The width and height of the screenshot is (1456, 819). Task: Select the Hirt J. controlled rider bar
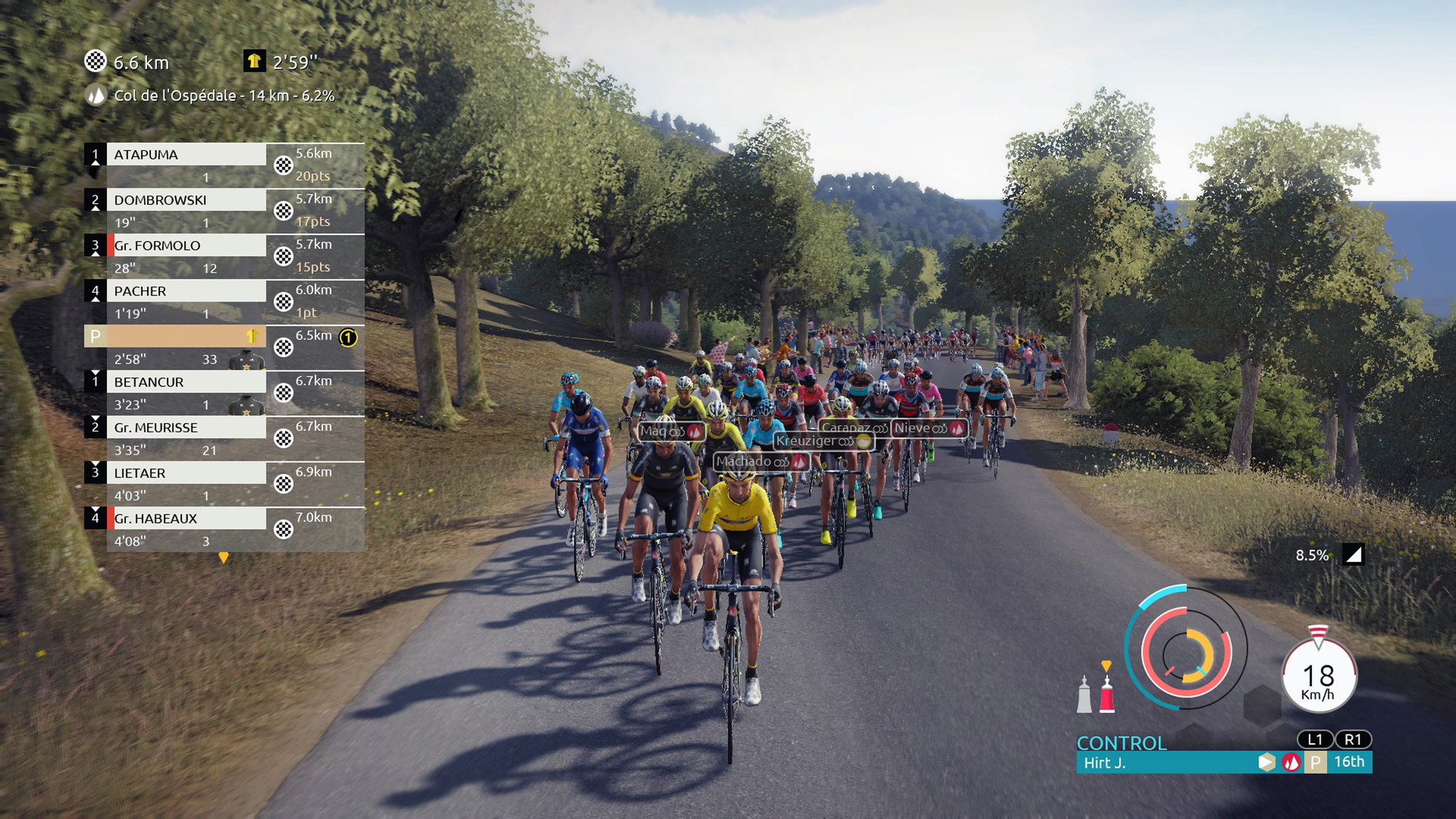(x=1165, y=762)
